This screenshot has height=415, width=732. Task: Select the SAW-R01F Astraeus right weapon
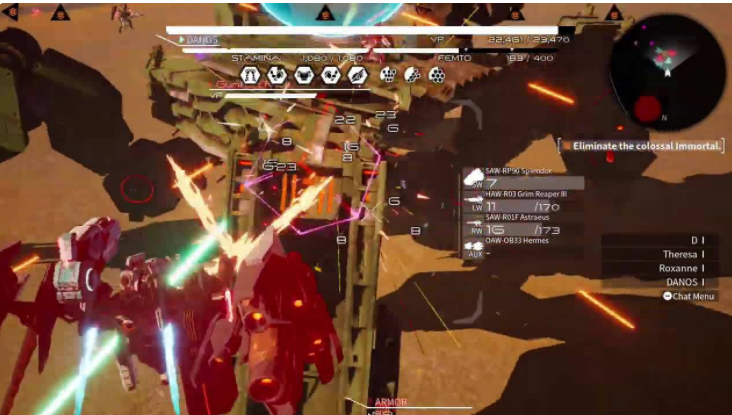coord(522,224)
